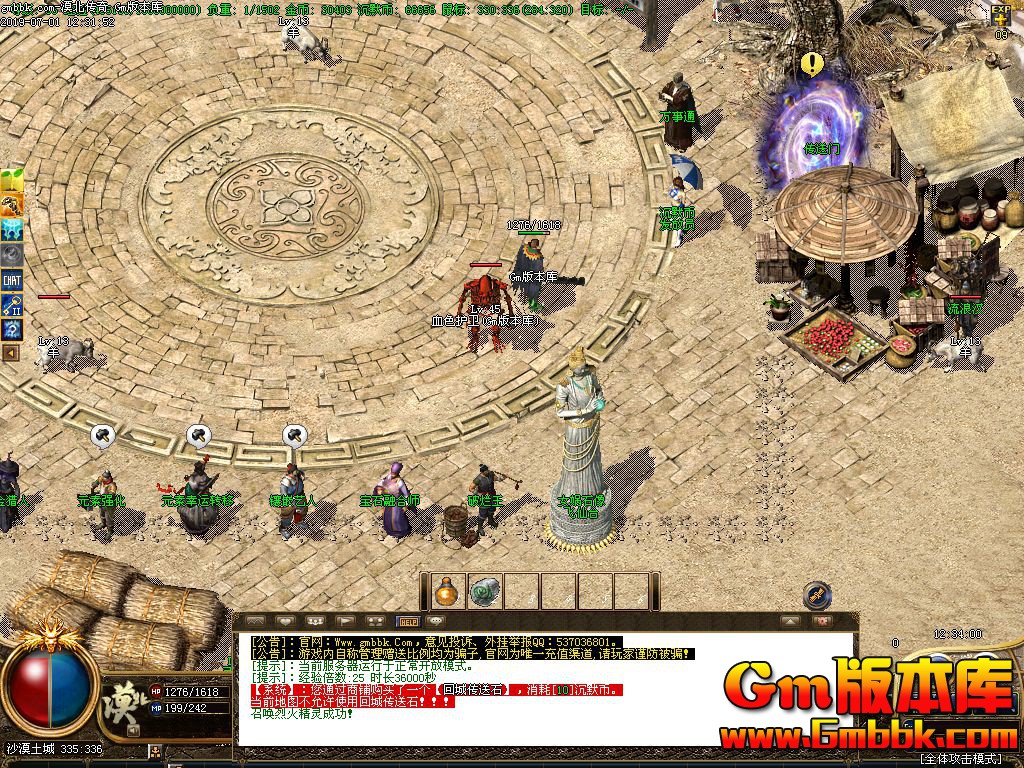The width and height of the screenshot is (1024, 768).
Task: Click the flag button on chat bar
Action: pos(346,621)
